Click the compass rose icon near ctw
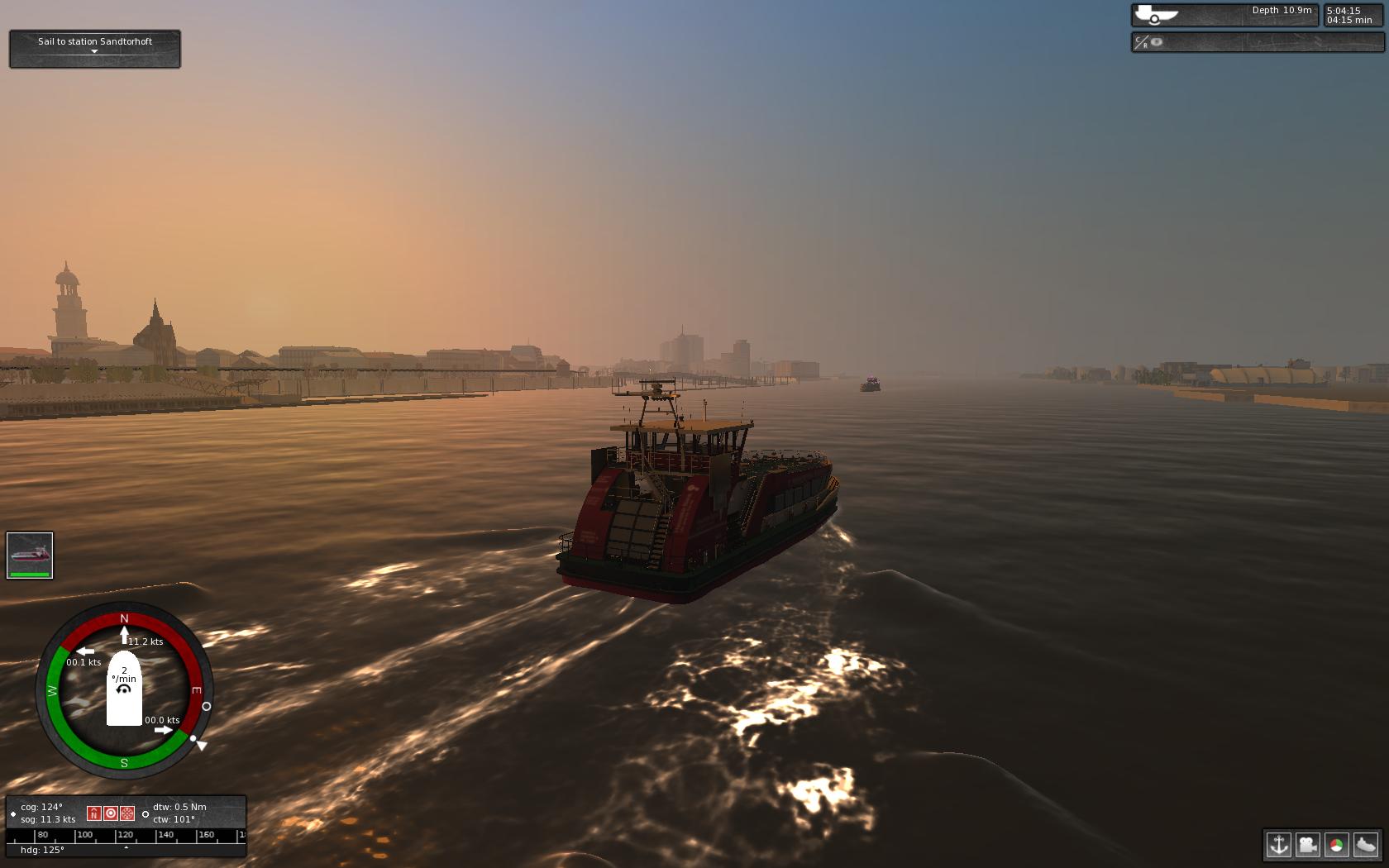This screenshot has height=868, width=1389. click(x=126, y=813)
